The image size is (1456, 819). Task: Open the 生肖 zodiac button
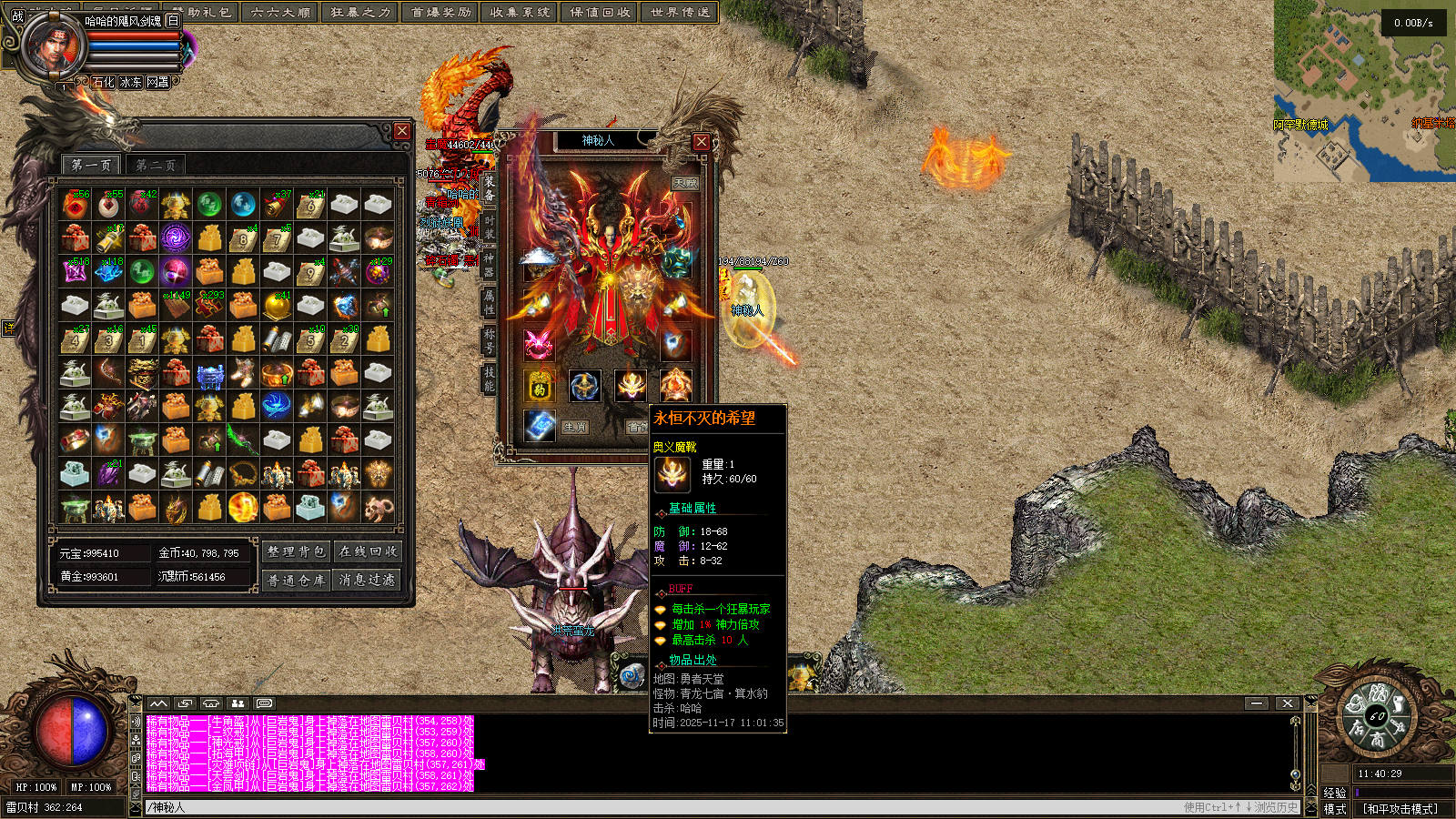[x=574, y=427]
